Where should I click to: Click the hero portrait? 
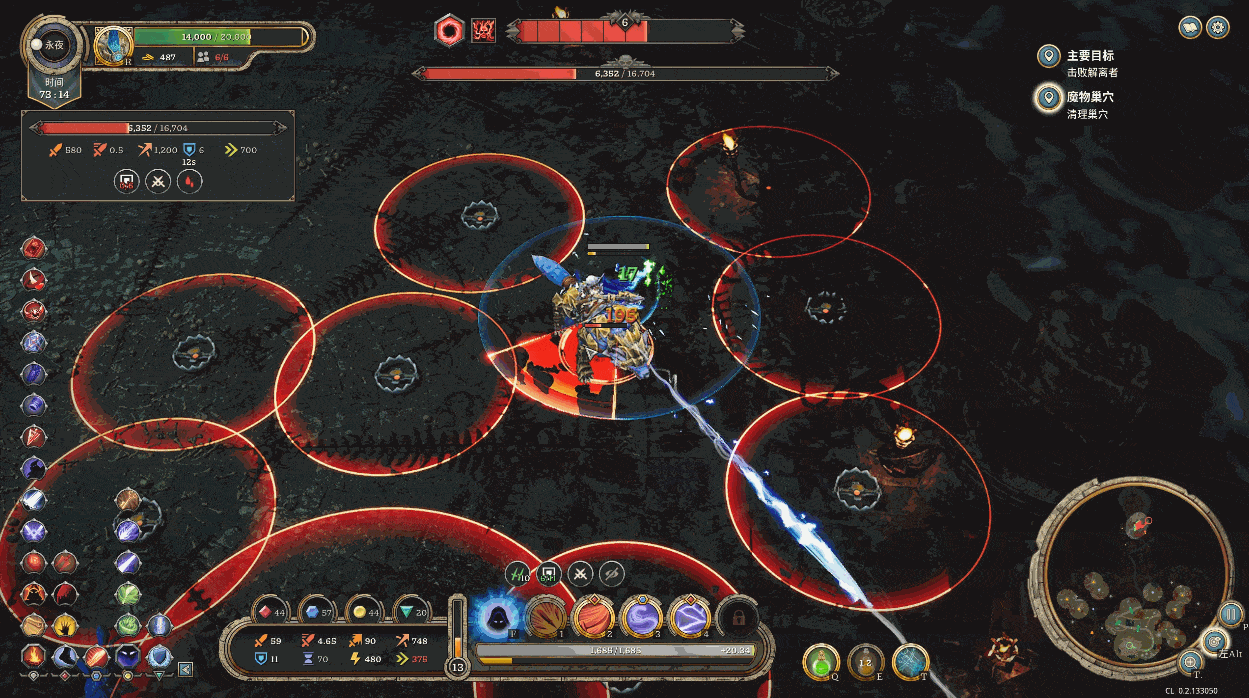pyautogui.click(x=112, y=45)
